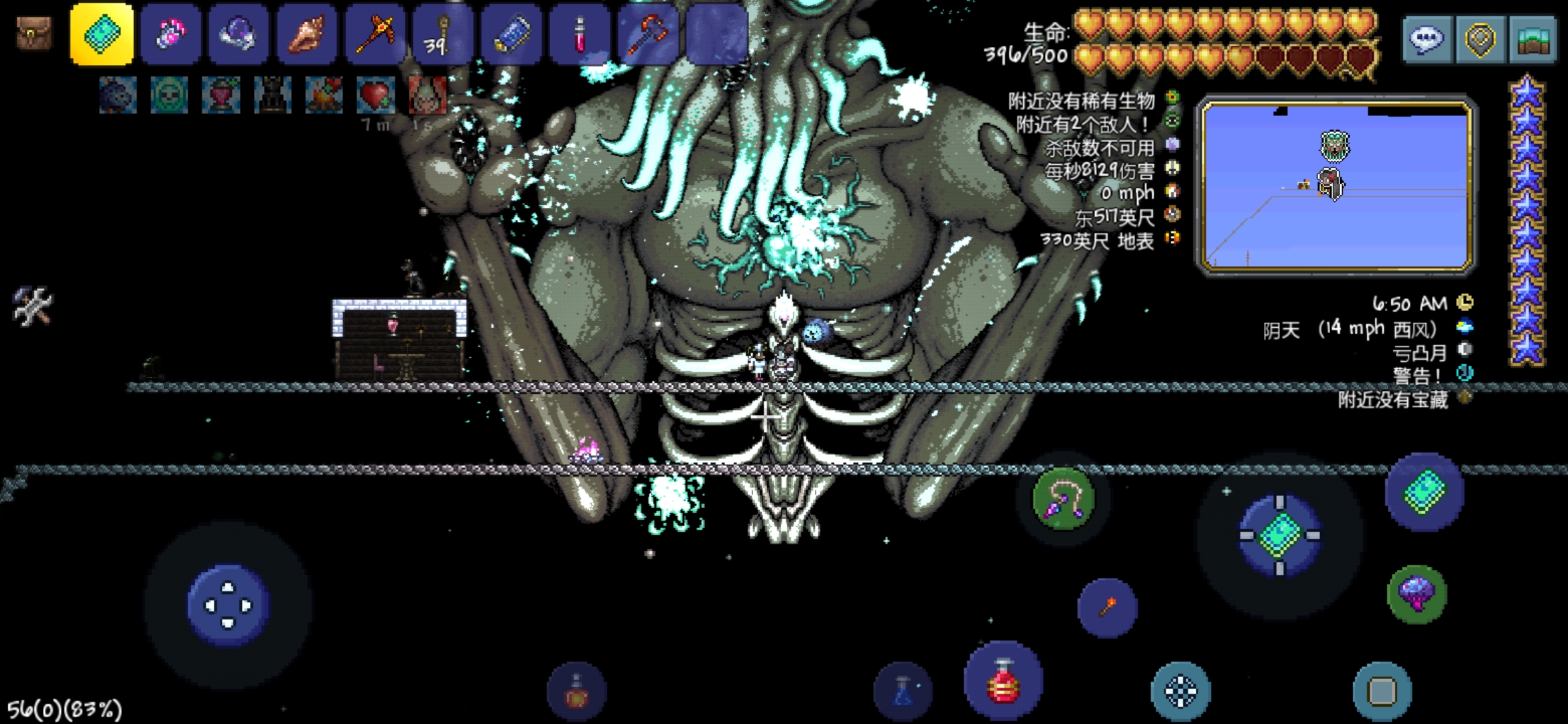Use the quick heal potion button
The height and width of the screenshot is (724, 1568).
tap(1003, 682)
